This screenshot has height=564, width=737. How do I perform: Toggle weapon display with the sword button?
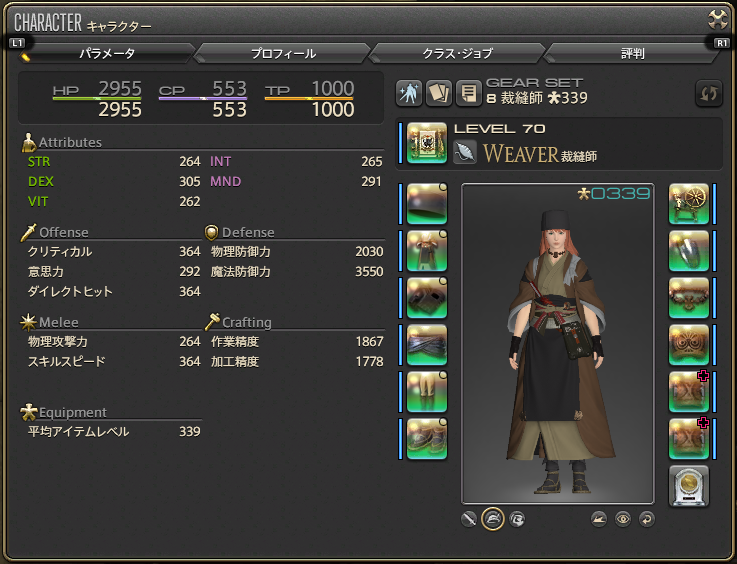tap(468, 519)
